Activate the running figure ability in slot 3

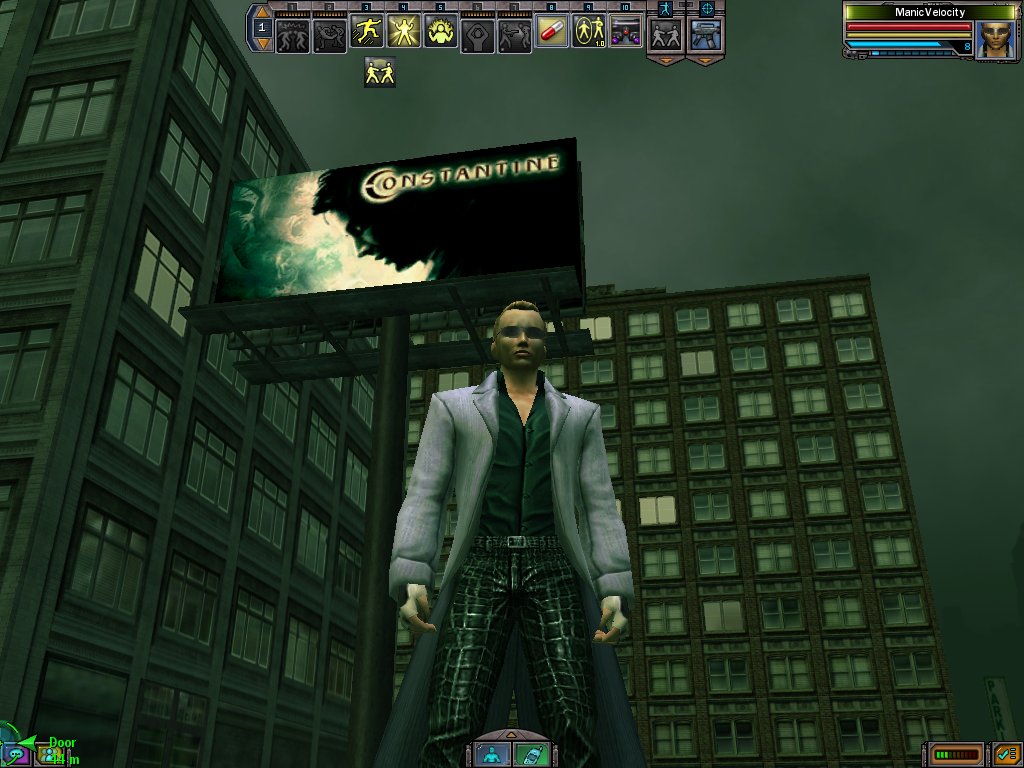coord(367,35)
